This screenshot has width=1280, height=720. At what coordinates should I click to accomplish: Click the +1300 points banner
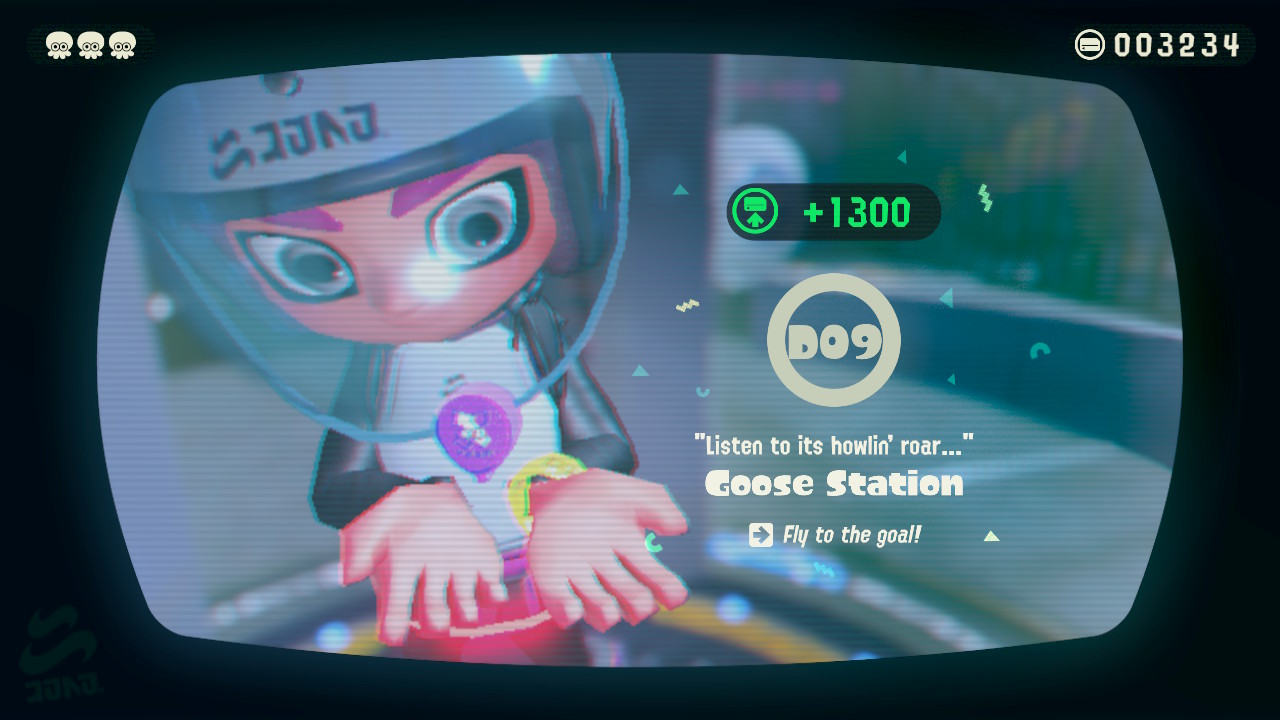(836, 211)
